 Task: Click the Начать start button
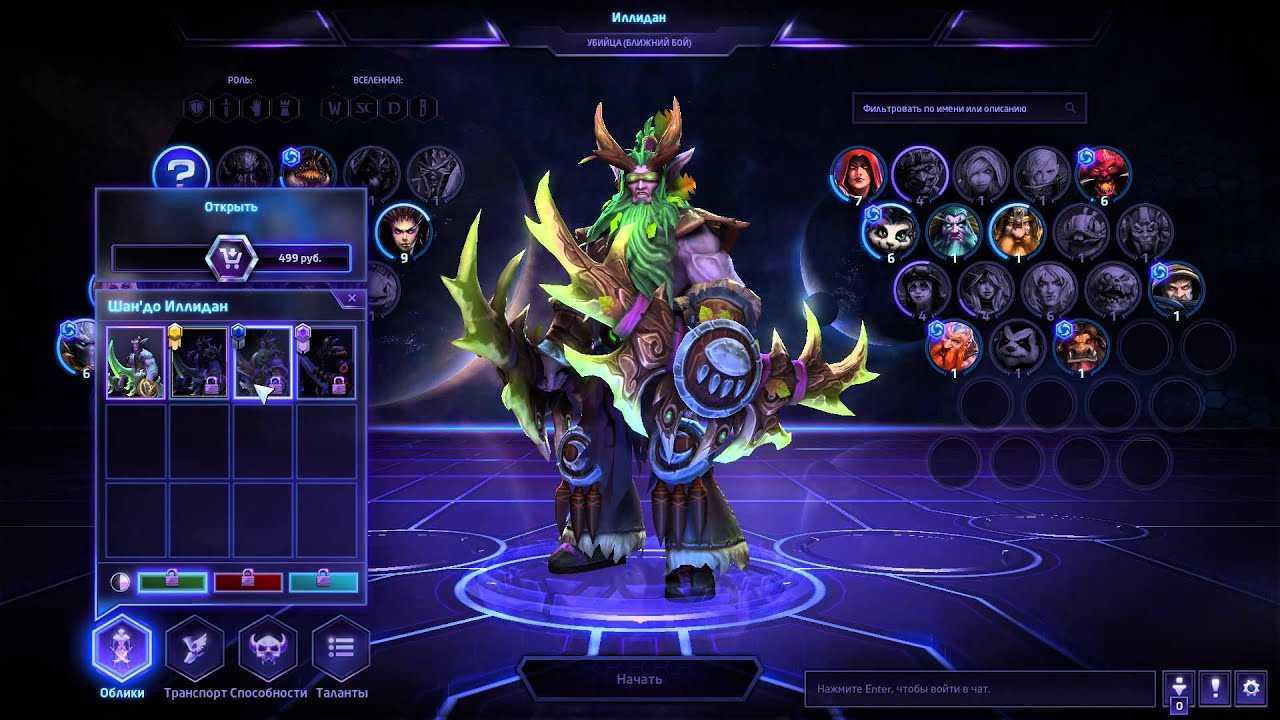click(x=639, y=679)
